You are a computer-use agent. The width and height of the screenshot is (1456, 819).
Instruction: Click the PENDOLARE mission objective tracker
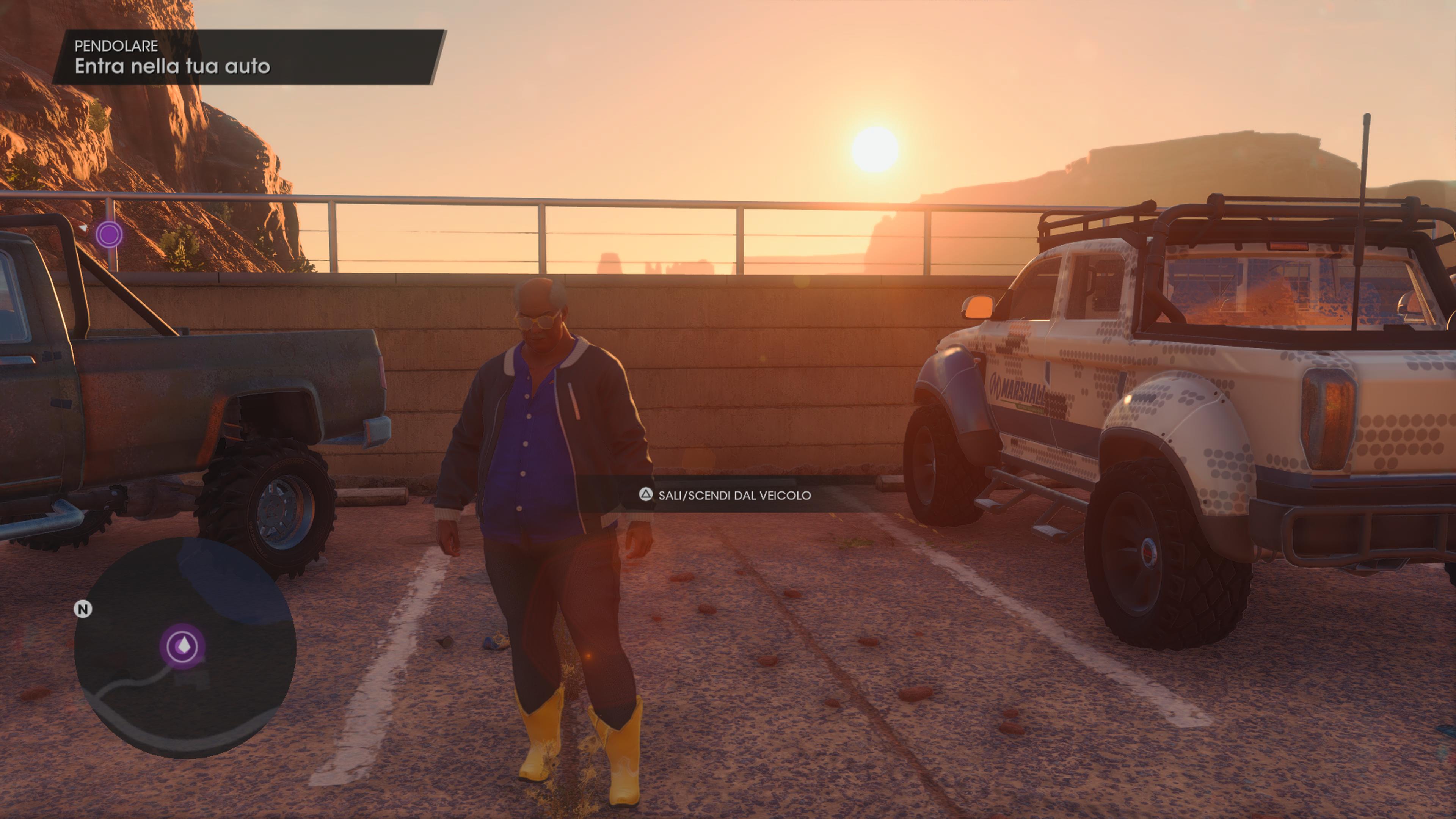click(249, 57)
